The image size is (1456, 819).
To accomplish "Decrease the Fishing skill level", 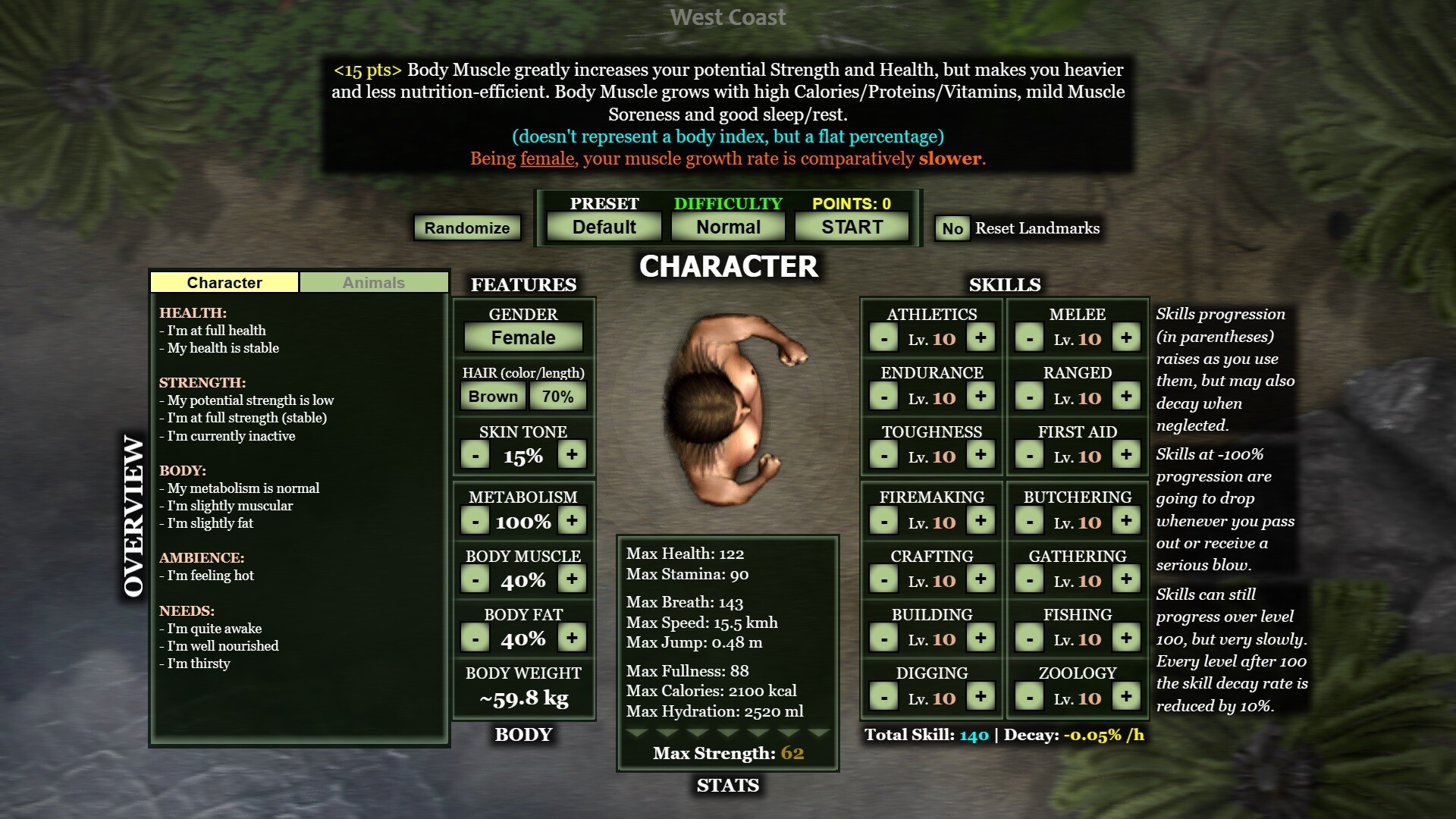I will coord(1029,639).
